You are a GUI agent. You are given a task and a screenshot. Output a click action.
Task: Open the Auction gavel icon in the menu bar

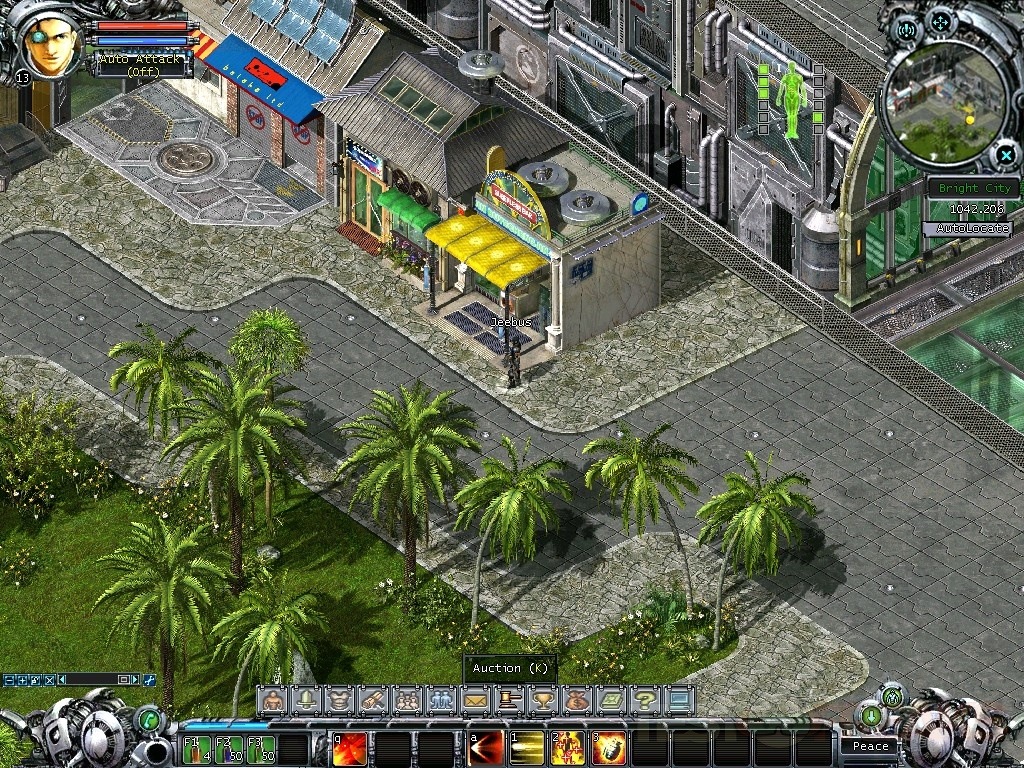tap(509, 700)
